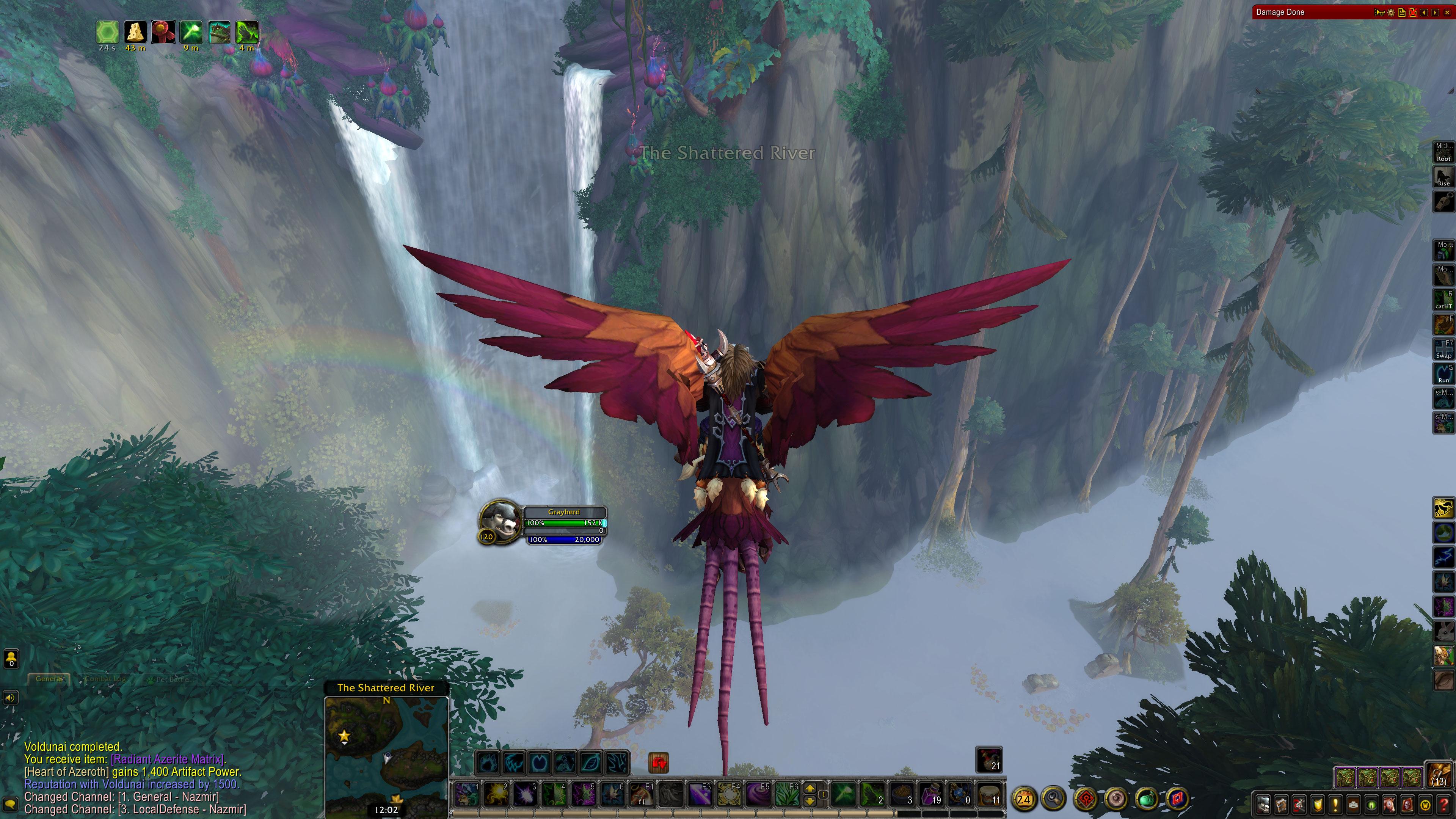The width and height of the screenshot is (1456, 819).
Task: Click the red arrows leave-vehicle button
Action: (x=659, y=763)
